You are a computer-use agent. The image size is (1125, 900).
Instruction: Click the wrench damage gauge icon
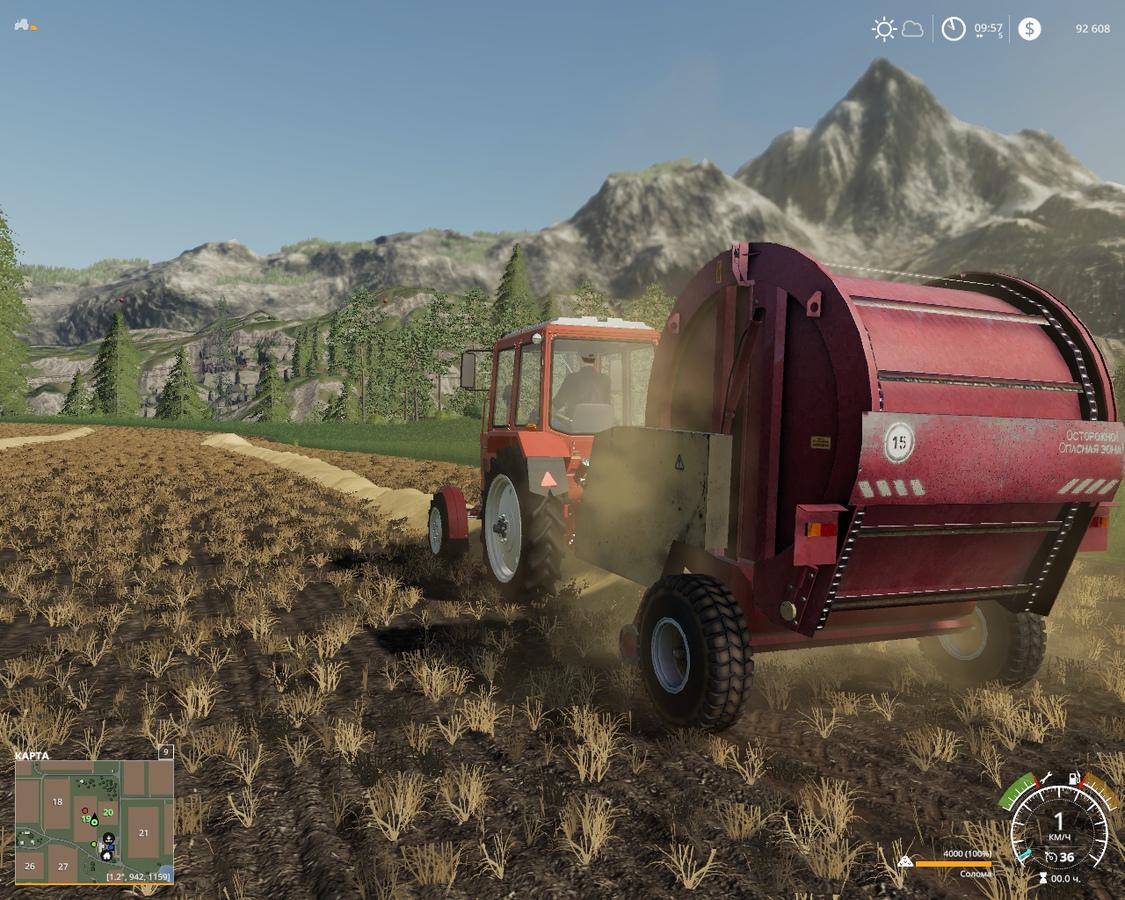click(x=1045, y=777)
